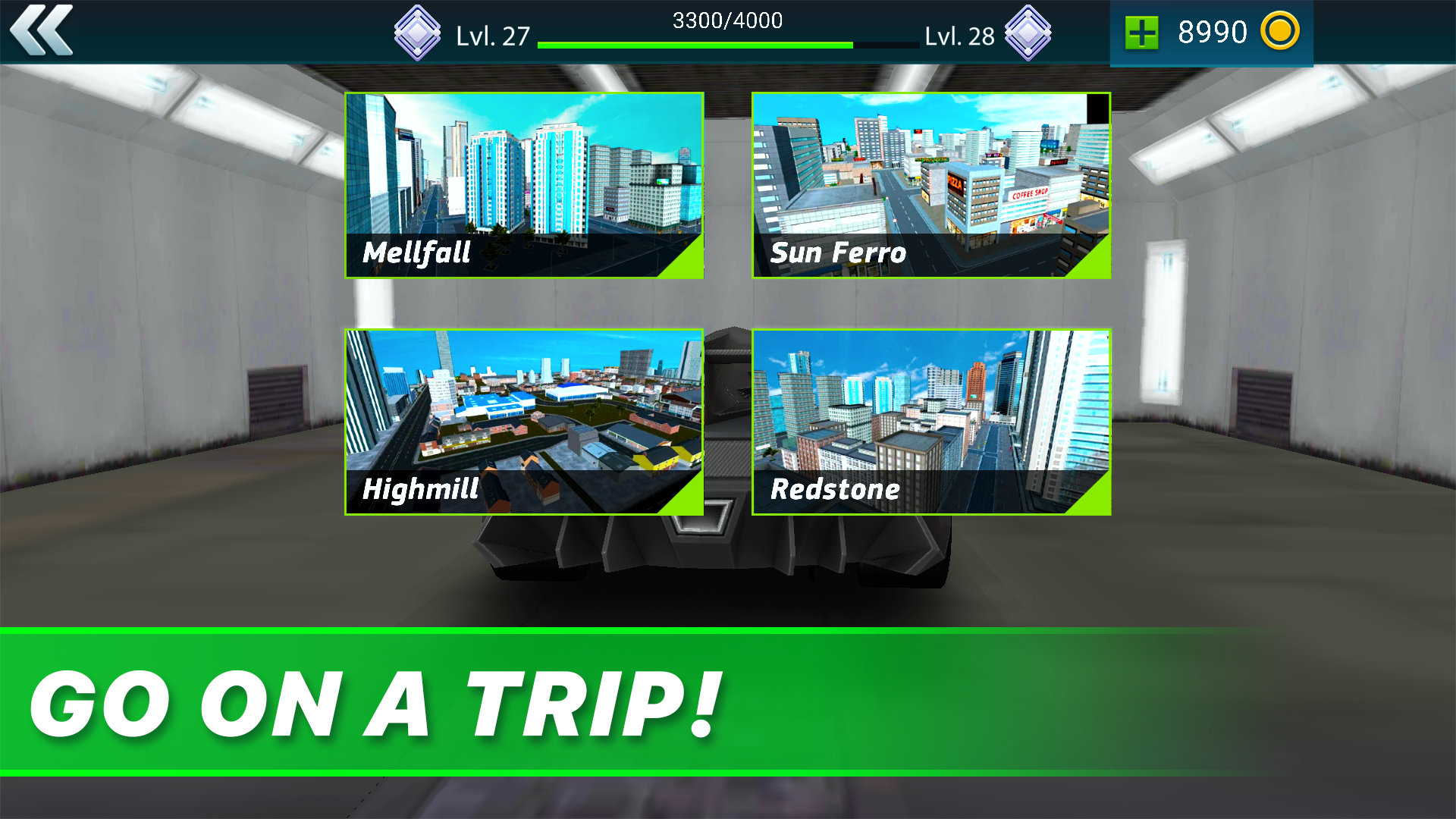Click the Mellfall label text
The width and height of the screenshot is (1456, 819).
coord(416,254)
